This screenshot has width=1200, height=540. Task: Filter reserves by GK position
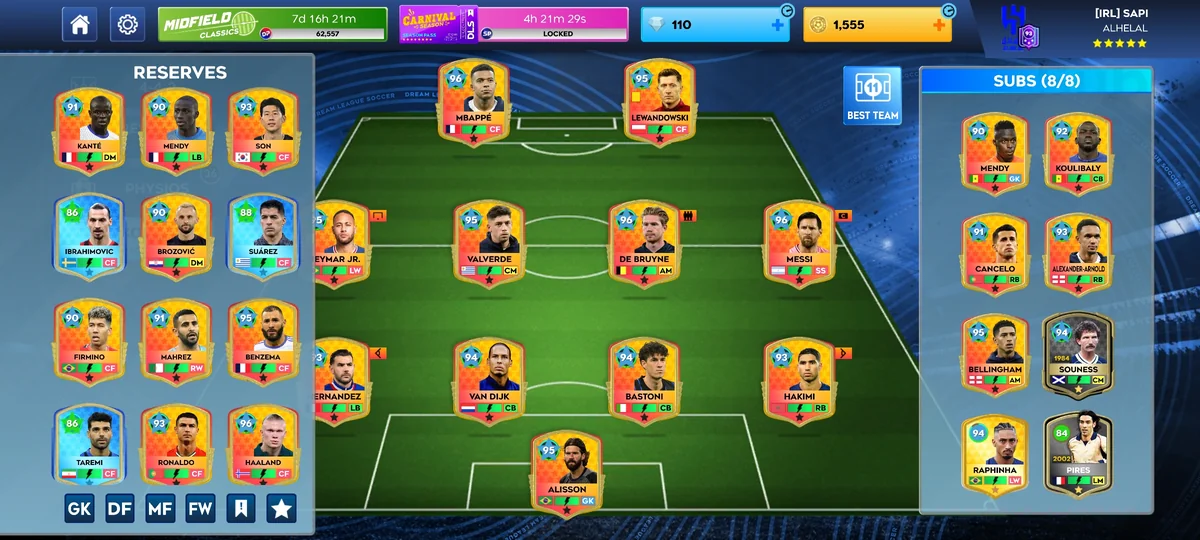[x=80, y=508]
